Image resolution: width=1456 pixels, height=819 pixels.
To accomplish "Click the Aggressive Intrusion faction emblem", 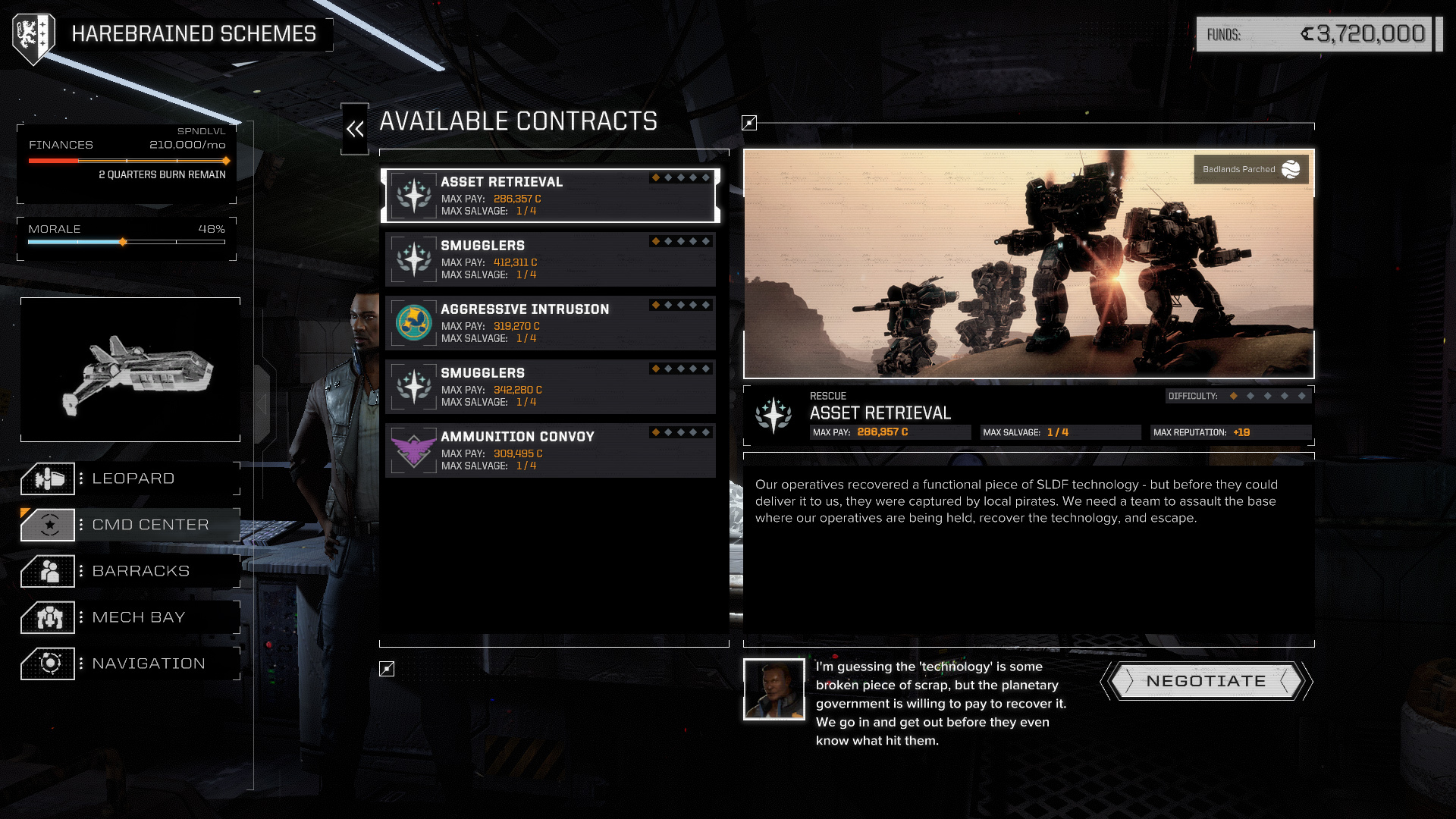I will tap(413, 322).
